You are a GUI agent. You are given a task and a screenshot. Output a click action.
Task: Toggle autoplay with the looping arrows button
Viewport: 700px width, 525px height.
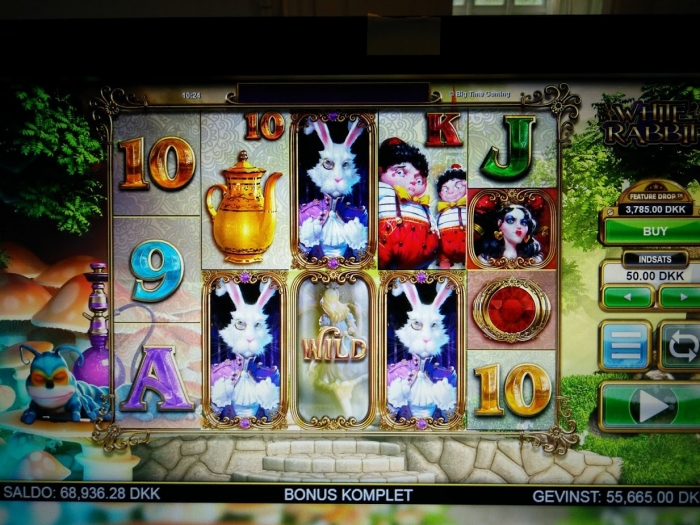pyautogui.click(x=681, y=346)
